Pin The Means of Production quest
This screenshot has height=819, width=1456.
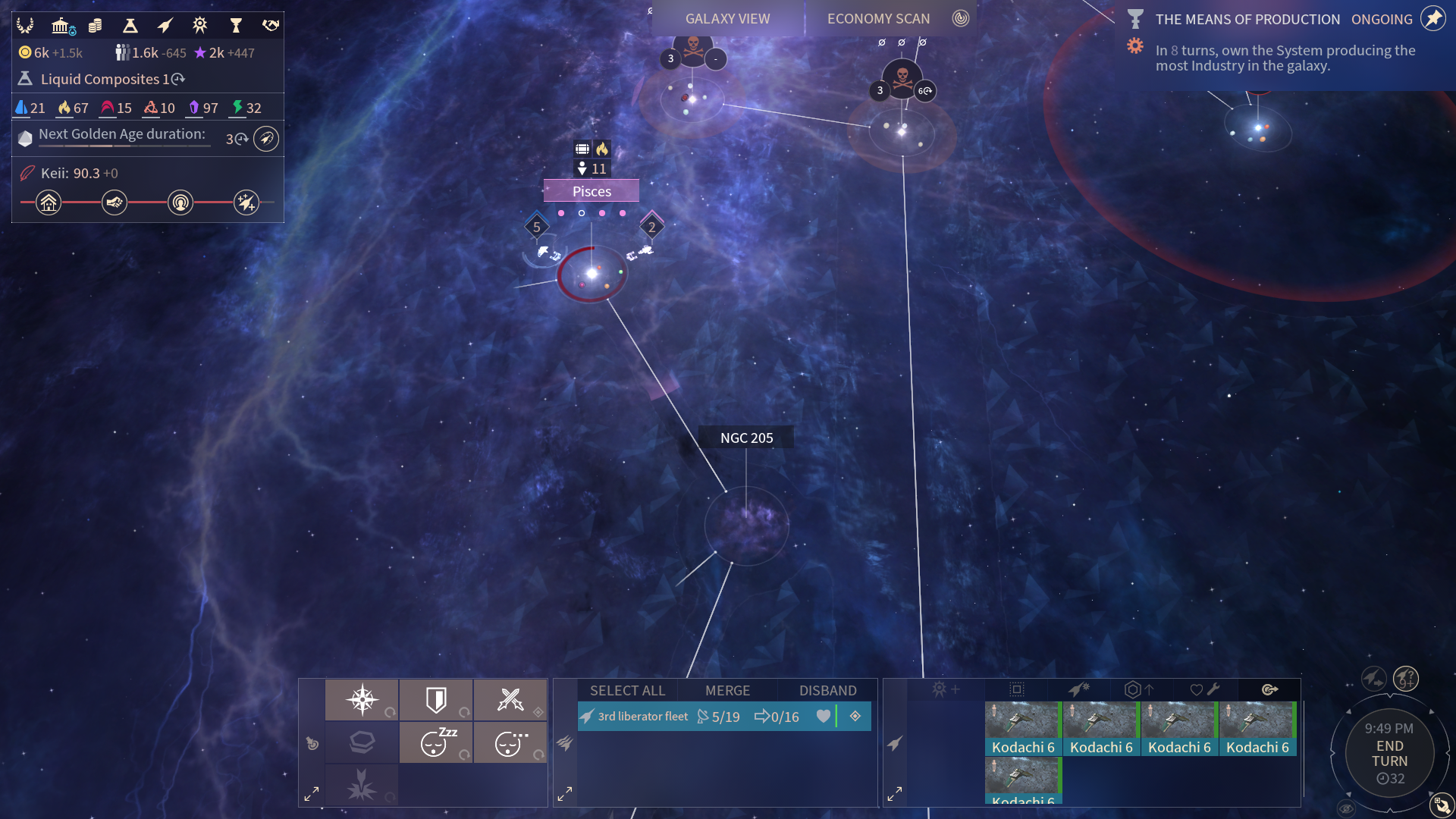click(1432, 19)
